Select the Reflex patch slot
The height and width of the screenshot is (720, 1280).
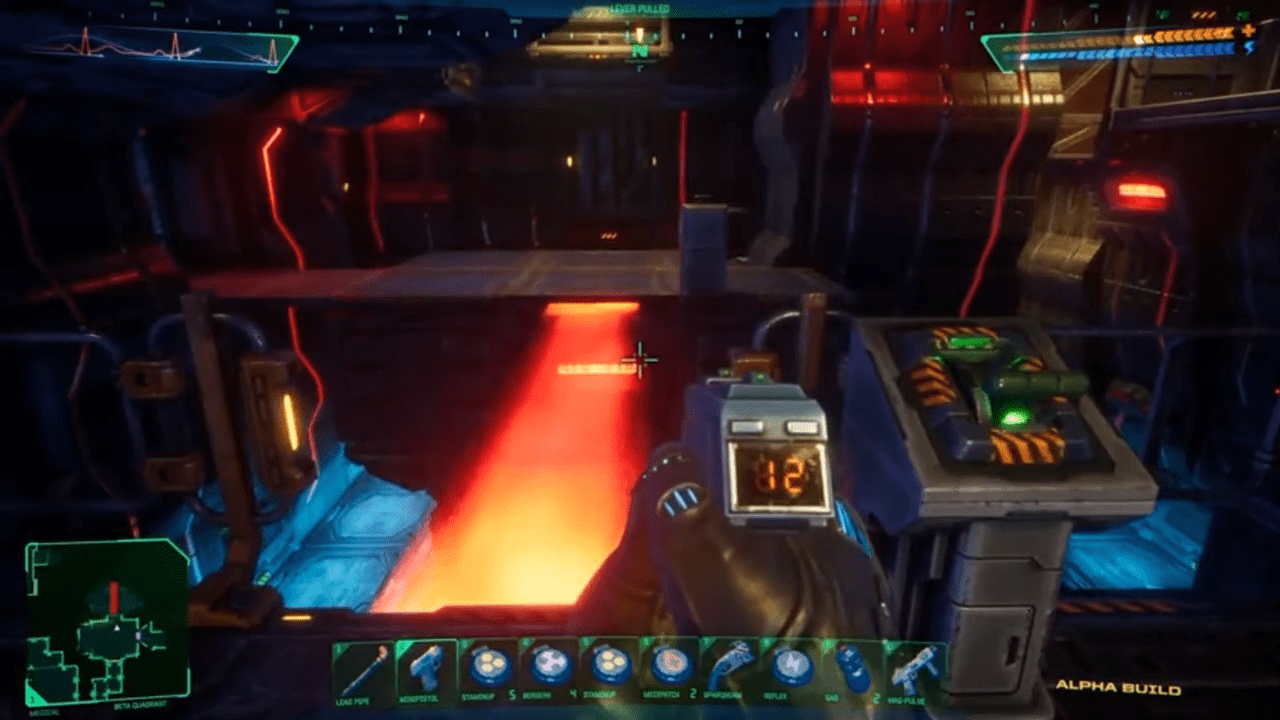(x=790, y=667)
